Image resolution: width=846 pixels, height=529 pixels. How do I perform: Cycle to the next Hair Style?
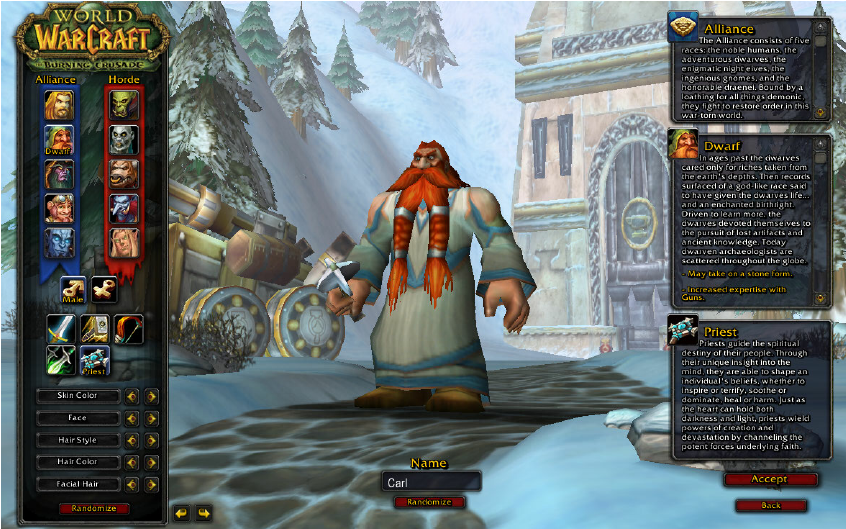[x=151, y=440]
